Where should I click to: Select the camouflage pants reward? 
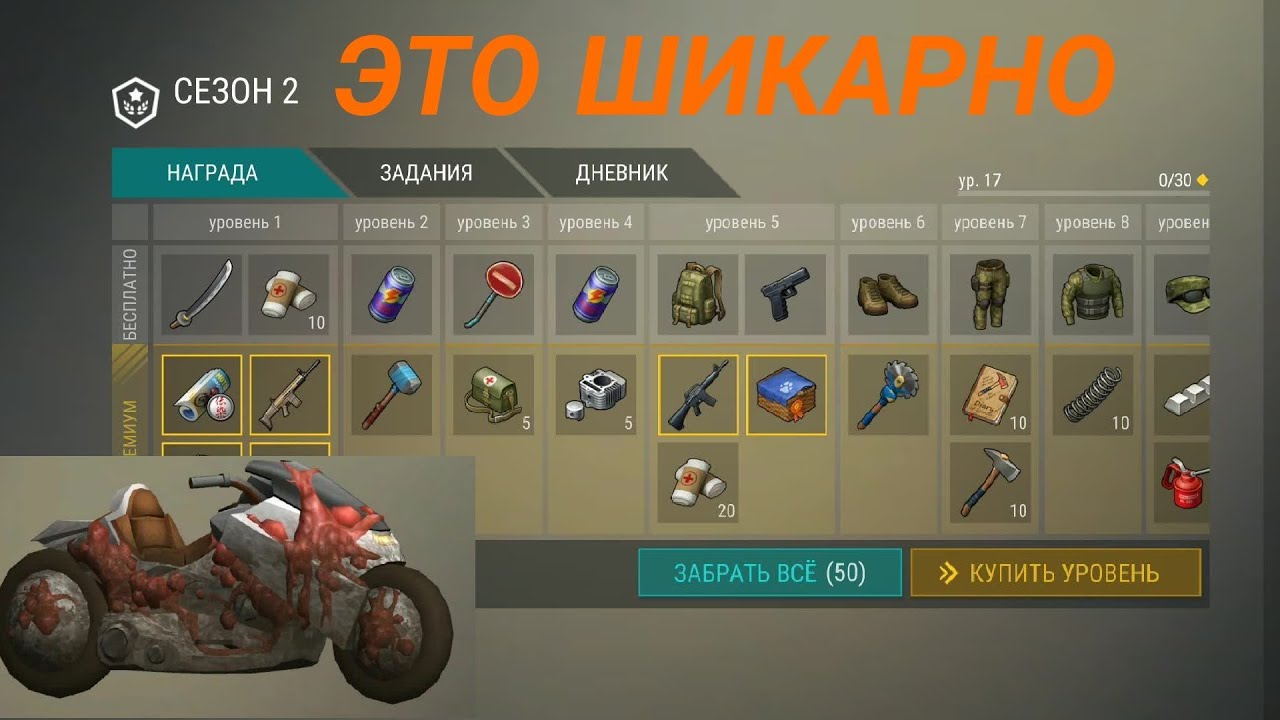[989, 294]
